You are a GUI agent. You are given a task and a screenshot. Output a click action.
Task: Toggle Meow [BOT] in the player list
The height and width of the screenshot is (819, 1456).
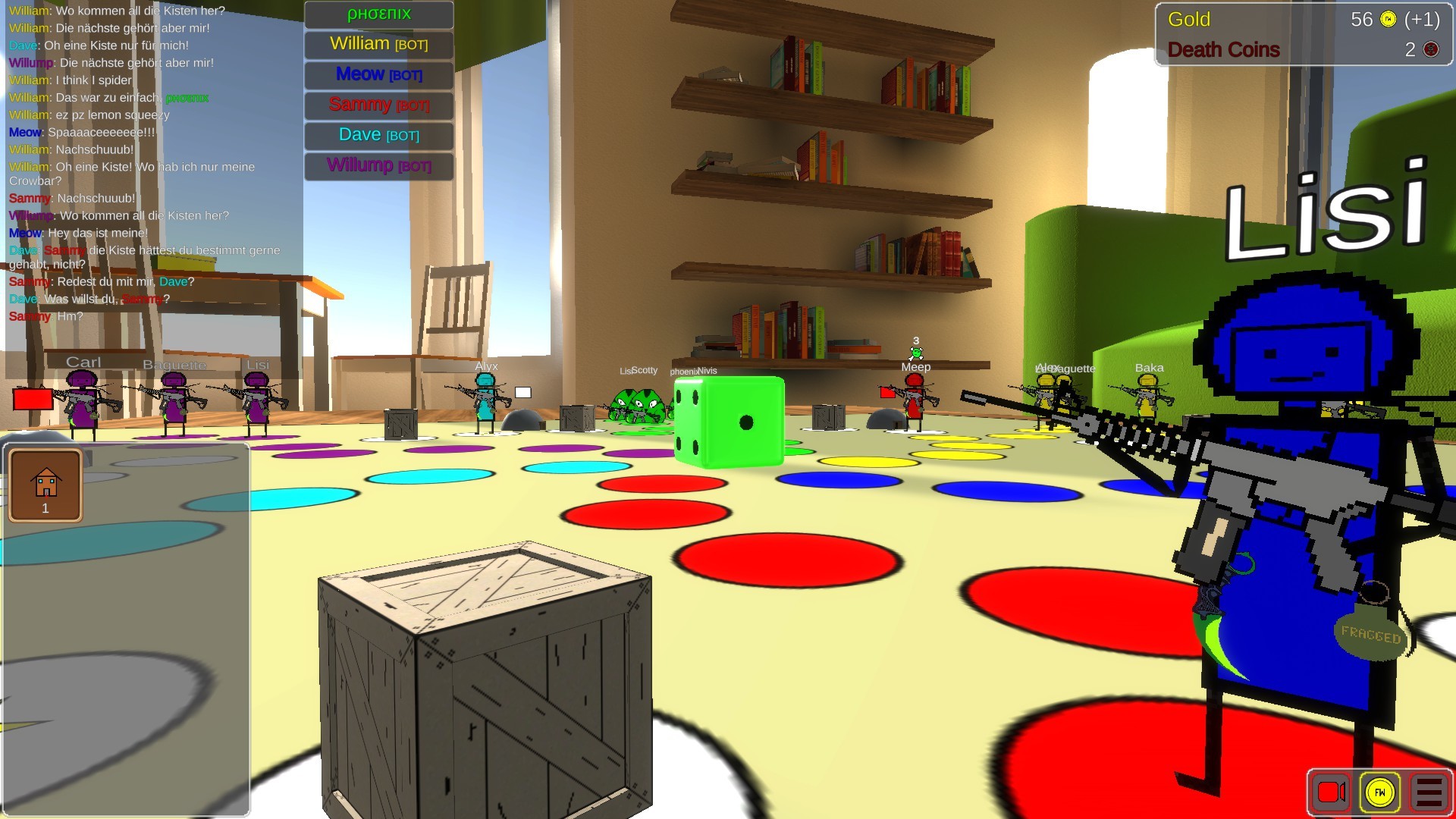coord(378,74)
